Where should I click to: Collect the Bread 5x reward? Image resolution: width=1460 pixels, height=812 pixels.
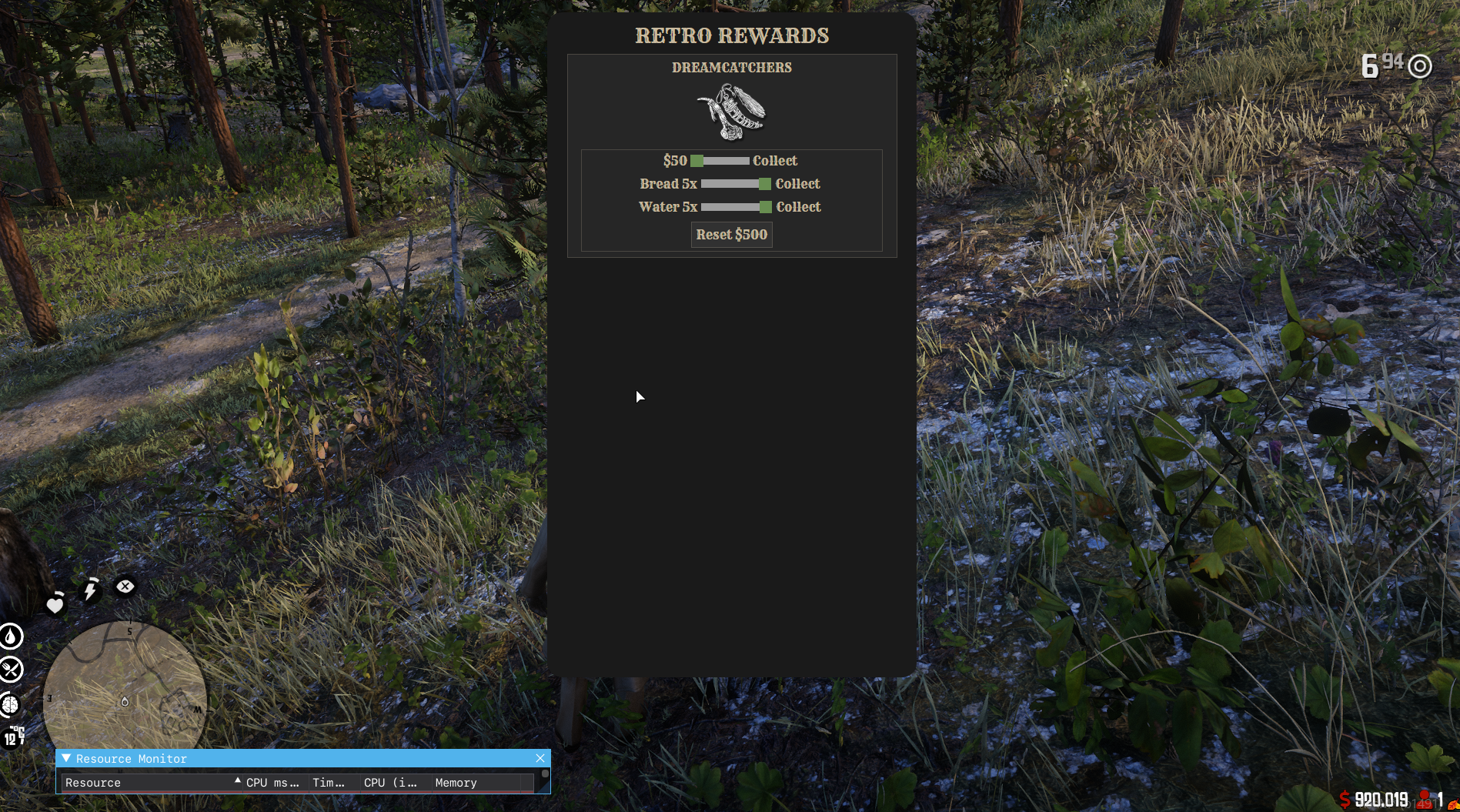tap(797, 184)
